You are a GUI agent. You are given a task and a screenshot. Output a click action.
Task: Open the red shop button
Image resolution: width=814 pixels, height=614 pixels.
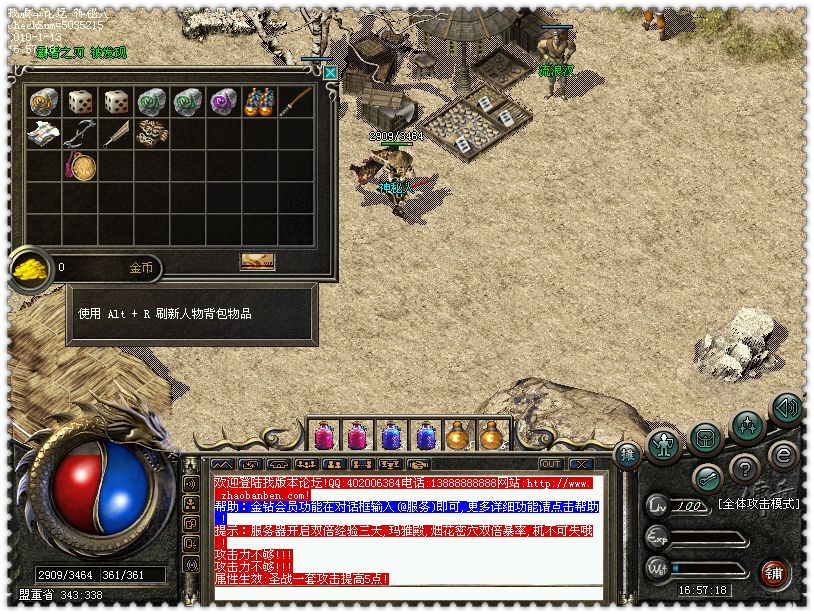pyautogui.click(x=774, y=572)
